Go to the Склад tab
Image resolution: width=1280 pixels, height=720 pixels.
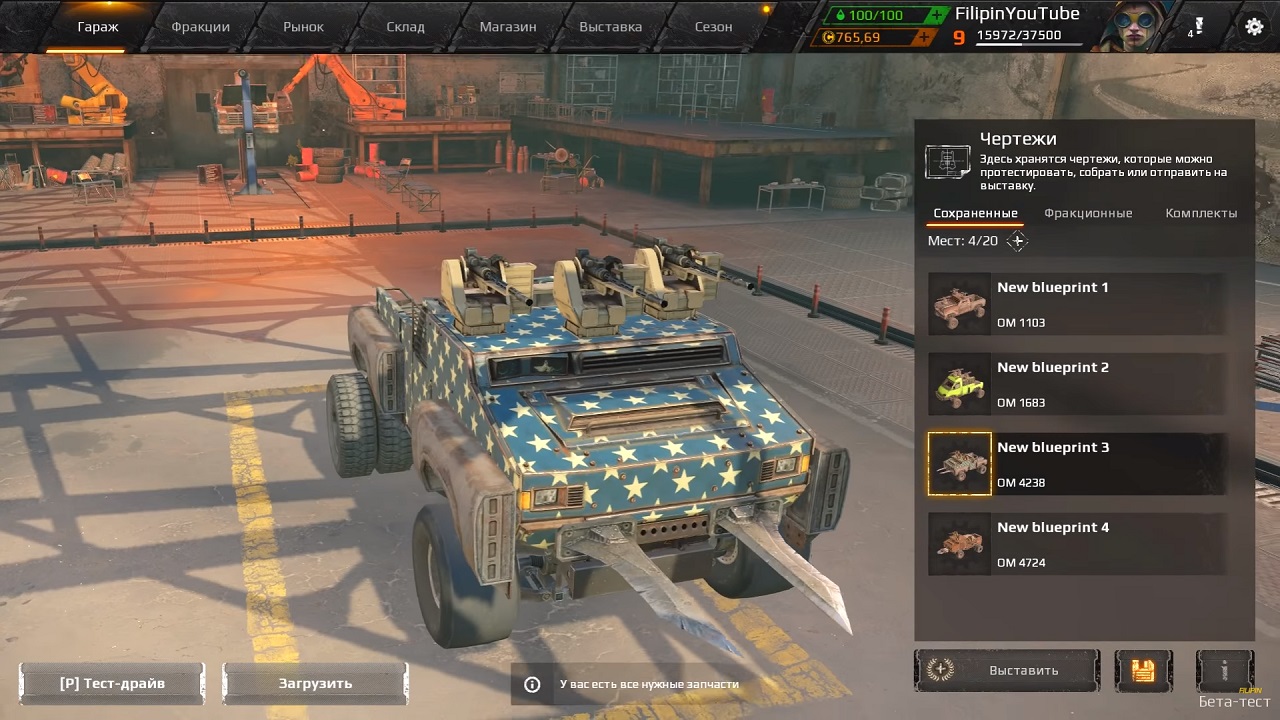click(x=405, y=27)
